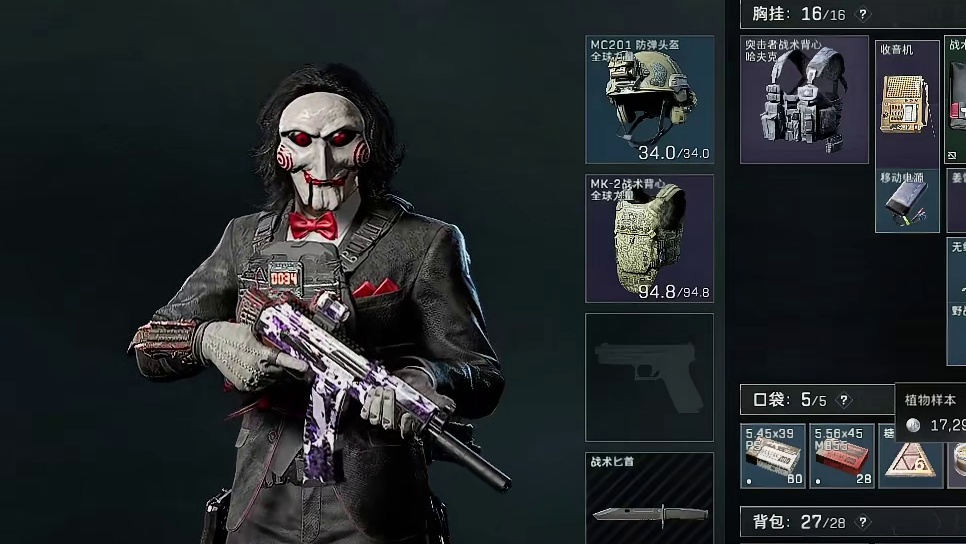Select the tactical knife melee slot
Screen dimensions: 966x544
(649, 498)
